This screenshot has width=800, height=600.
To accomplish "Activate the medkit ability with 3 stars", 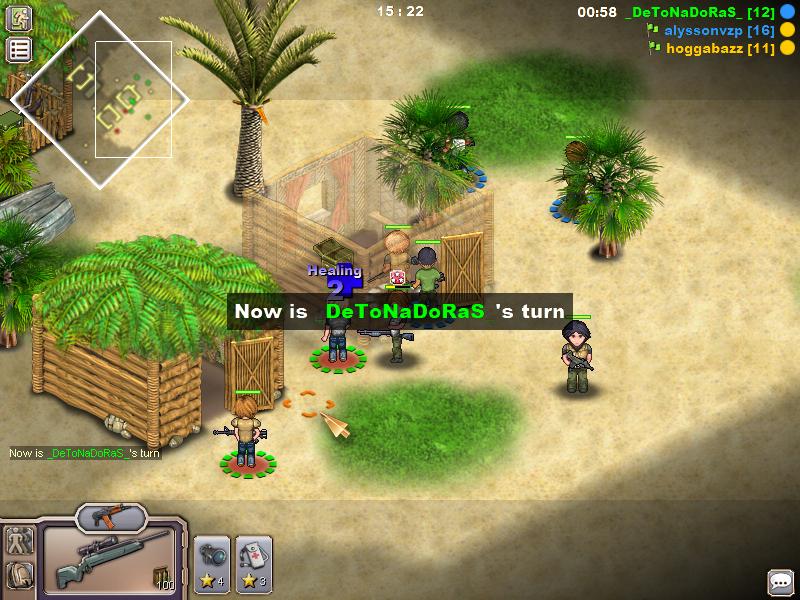I will (x=254, y=563).
